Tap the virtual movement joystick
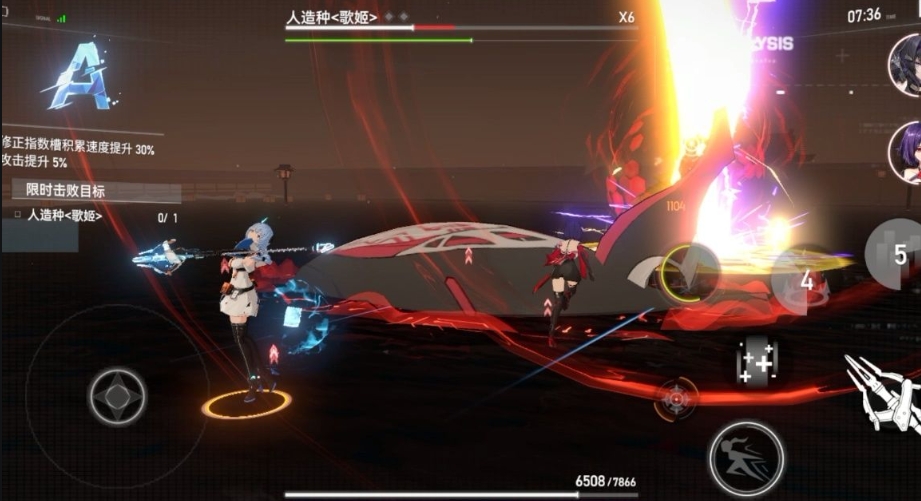 click(117, 396)
